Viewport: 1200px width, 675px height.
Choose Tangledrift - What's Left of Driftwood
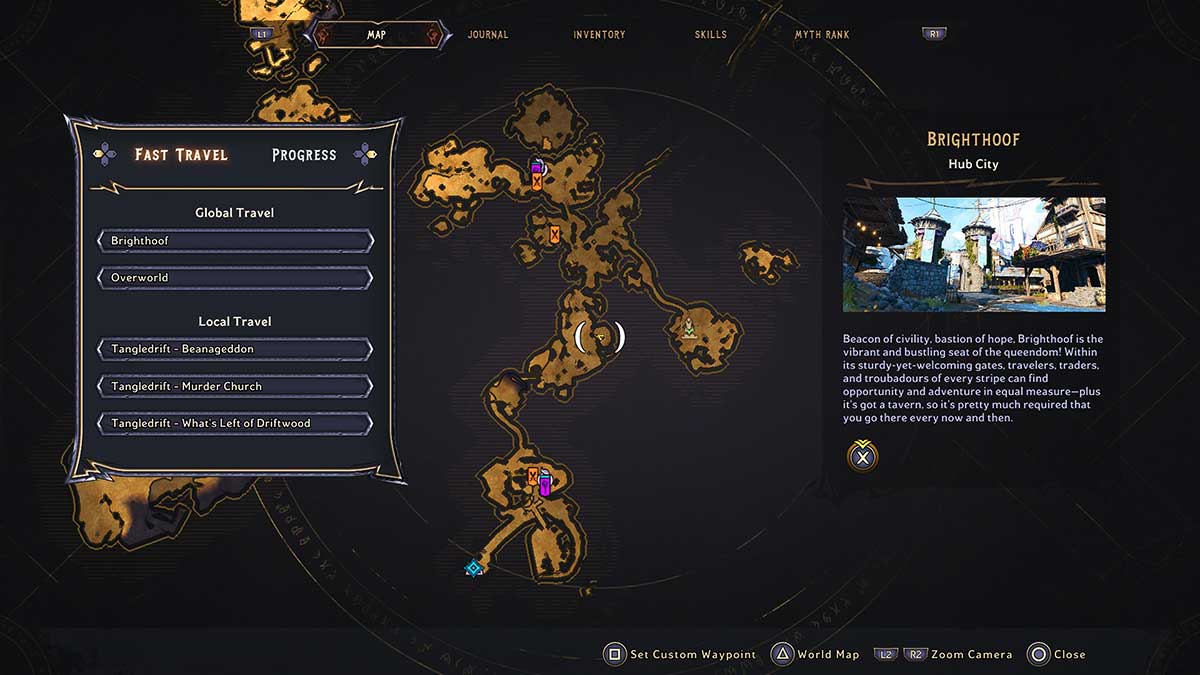click(235, 423)
